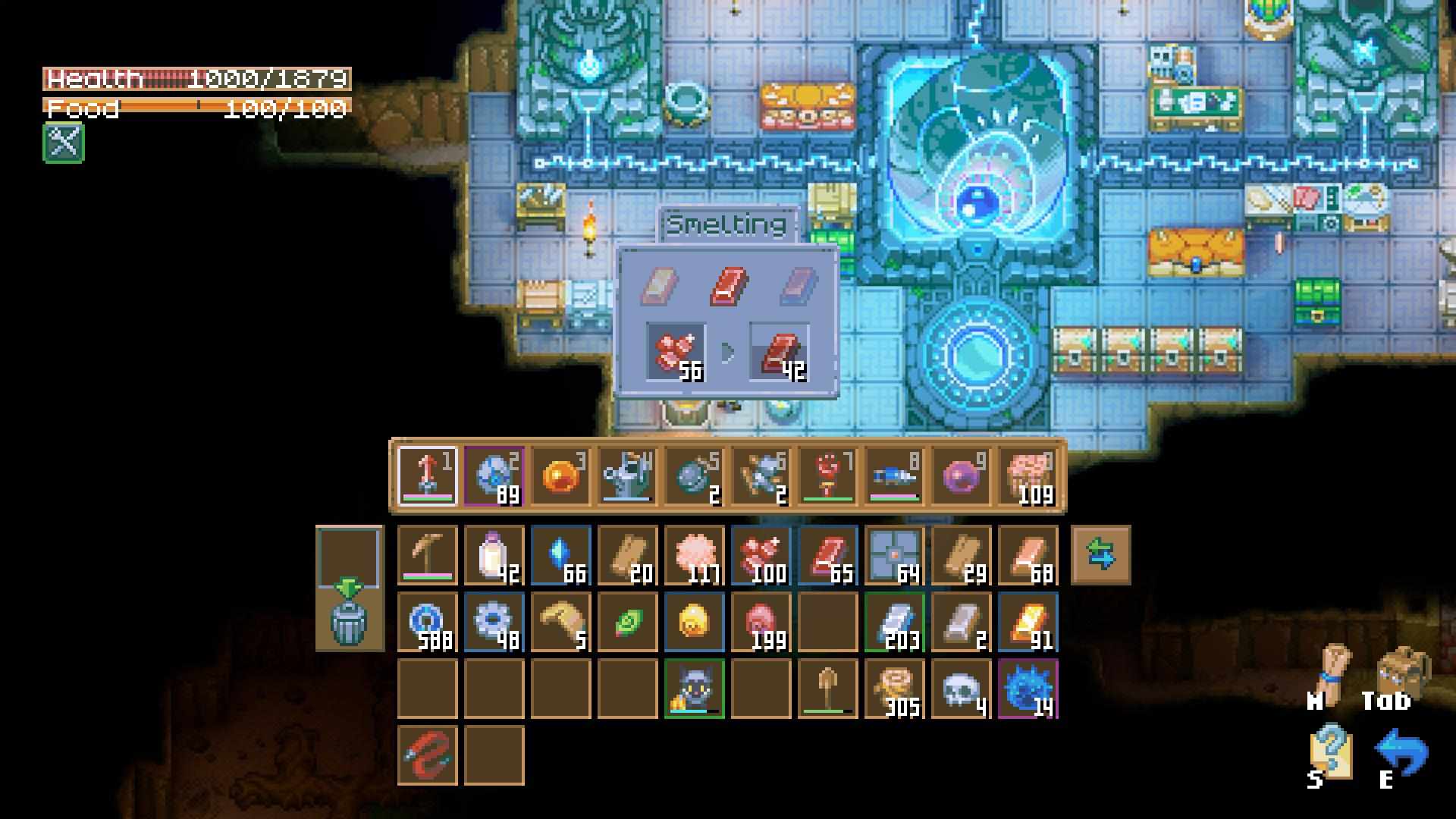Image resolution: width=1456 pixels, height=819 pixels.
Task: Select the gray cat pet item
Action: coord(695,689)
